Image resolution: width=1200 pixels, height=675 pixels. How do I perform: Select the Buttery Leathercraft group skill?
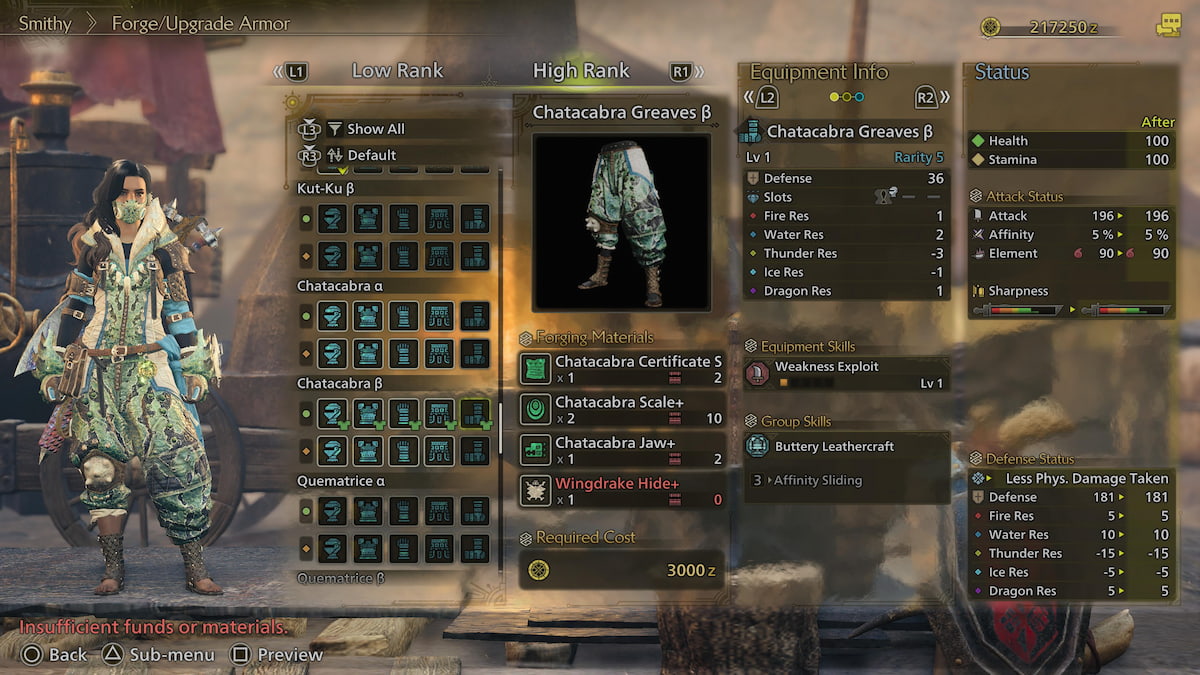[x=846, y=446]
